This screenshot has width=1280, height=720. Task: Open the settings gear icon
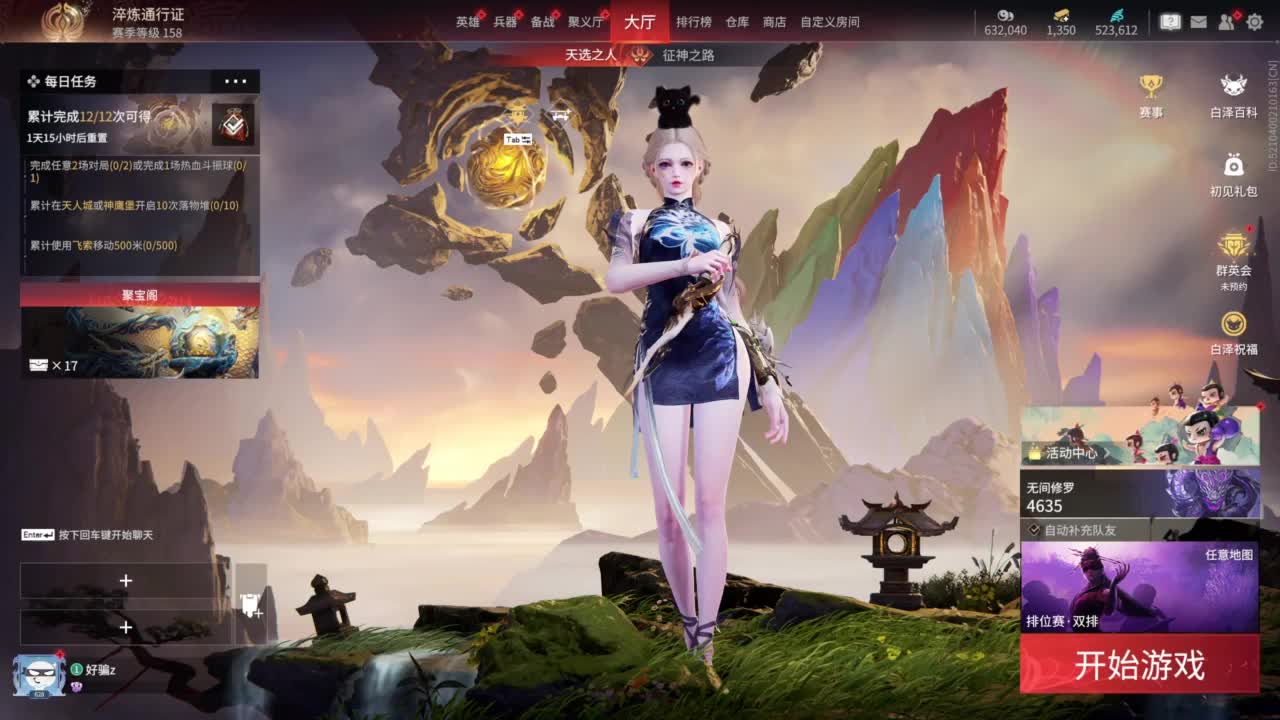pyautogui.click(x=1254, y=21)
